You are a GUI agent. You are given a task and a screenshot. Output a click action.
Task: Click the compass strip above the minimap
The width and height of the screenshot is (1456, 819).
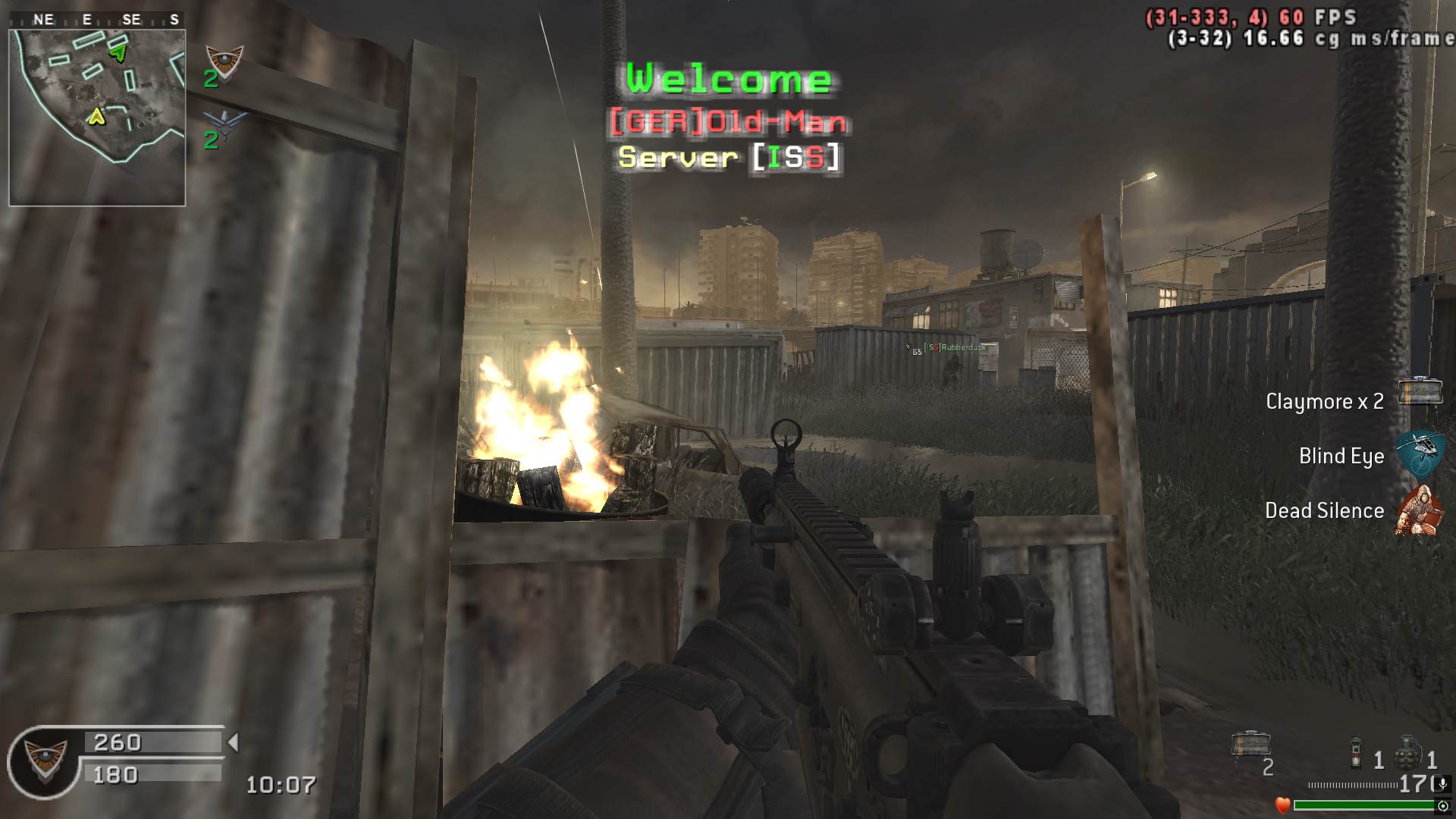click(x=97, y=20)
